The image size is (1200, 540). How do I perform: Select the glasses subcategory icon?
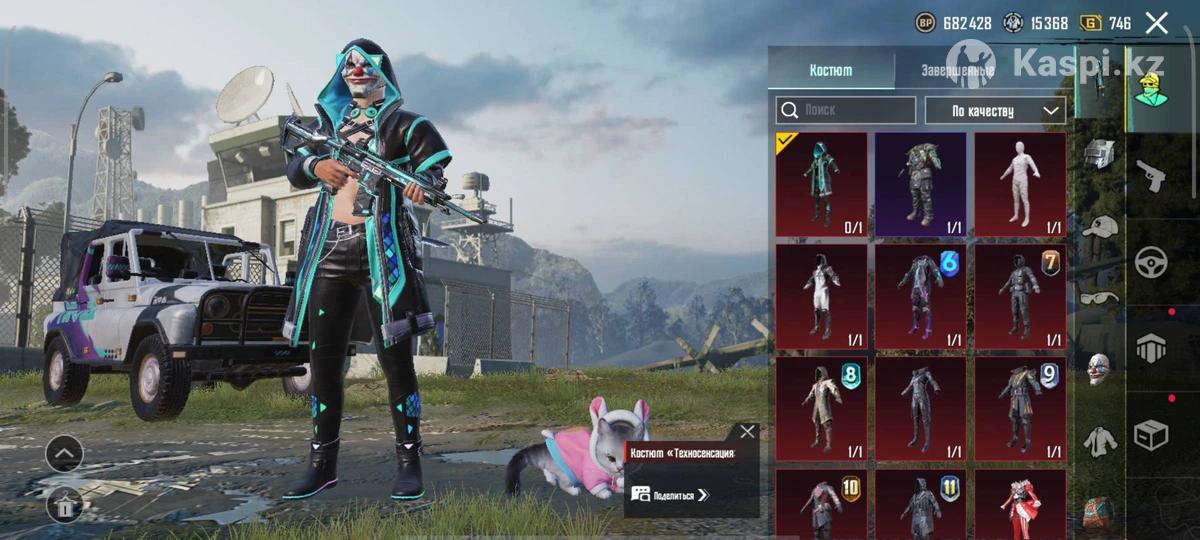[x=1098, y=297]
